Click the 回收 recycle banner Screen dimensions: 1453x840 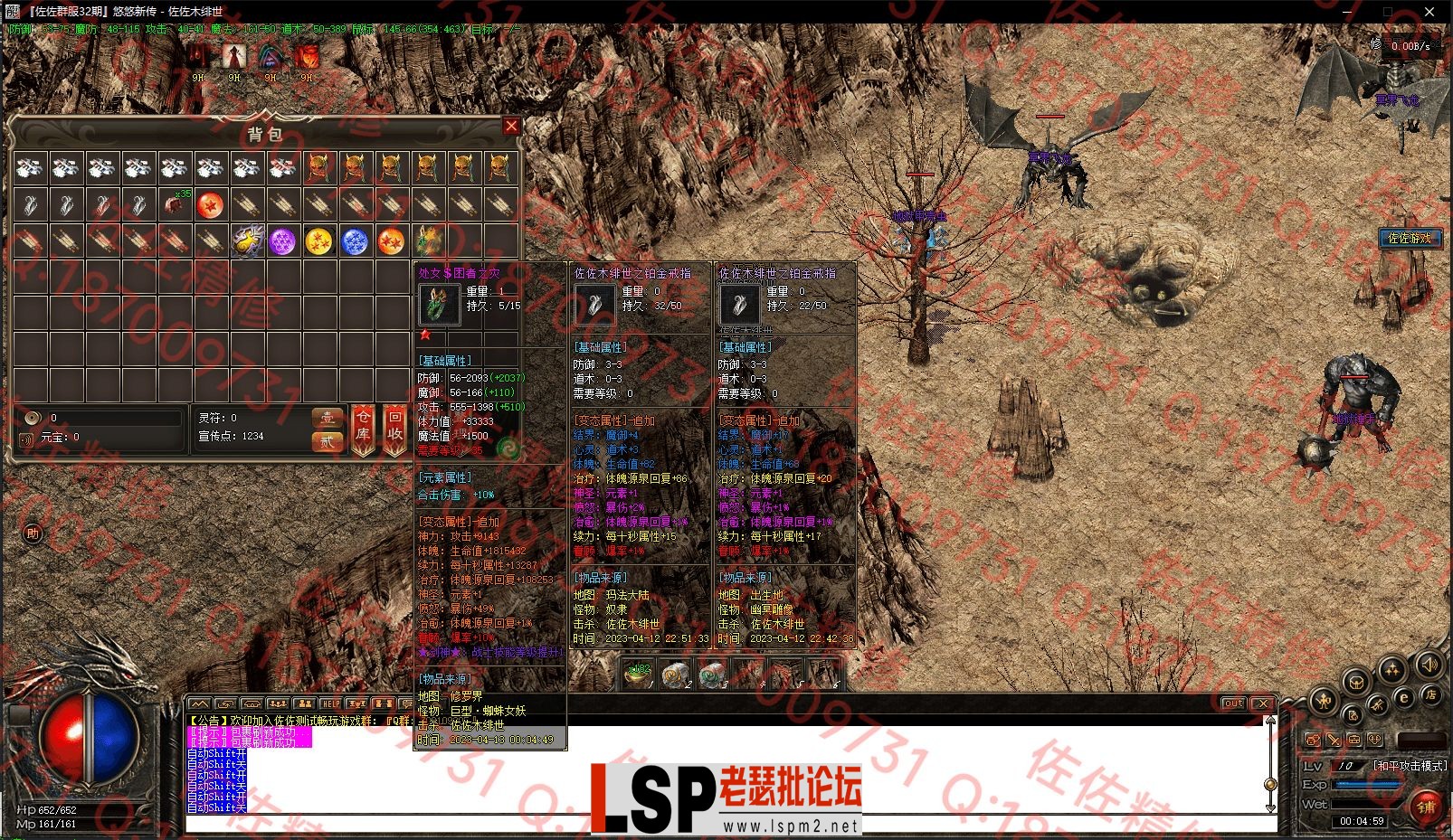coord(394,427)
